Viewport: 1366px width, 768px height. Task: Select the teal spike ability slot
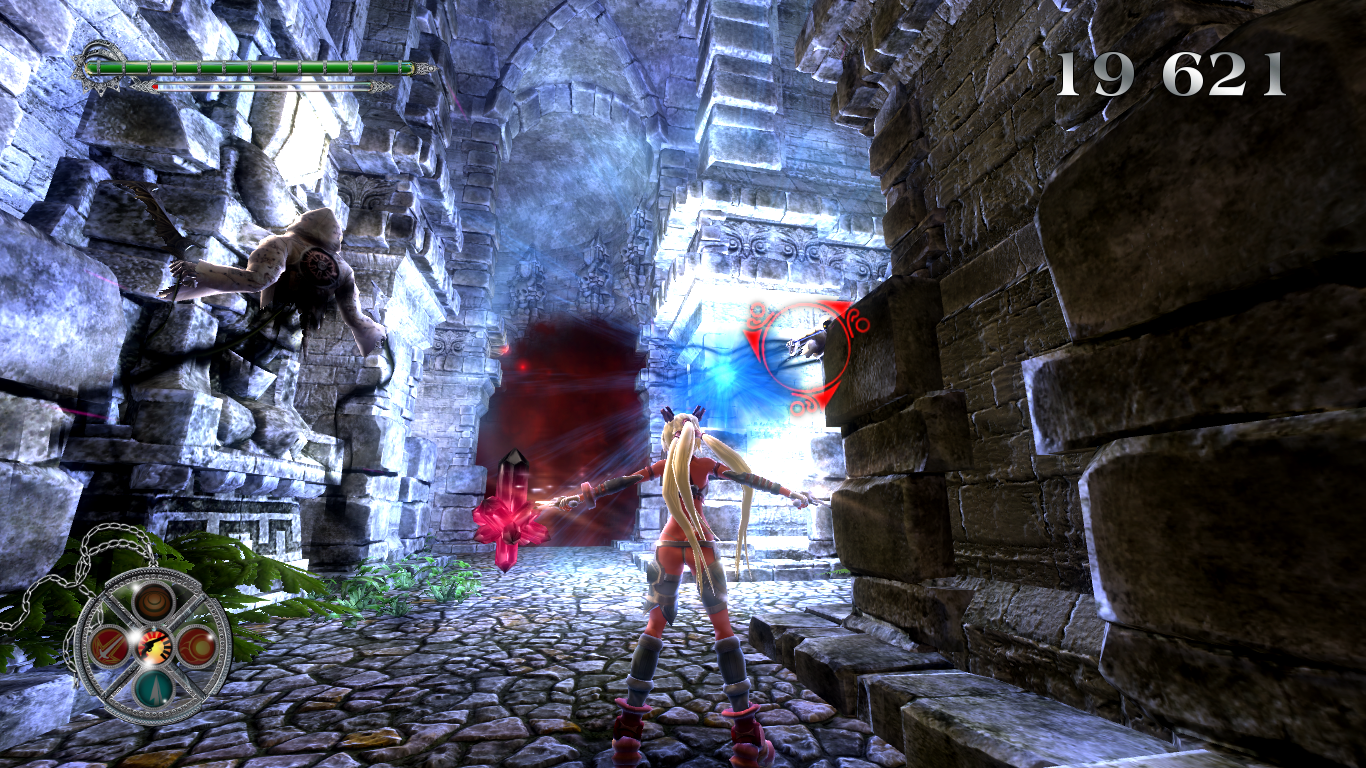[154, 689]
